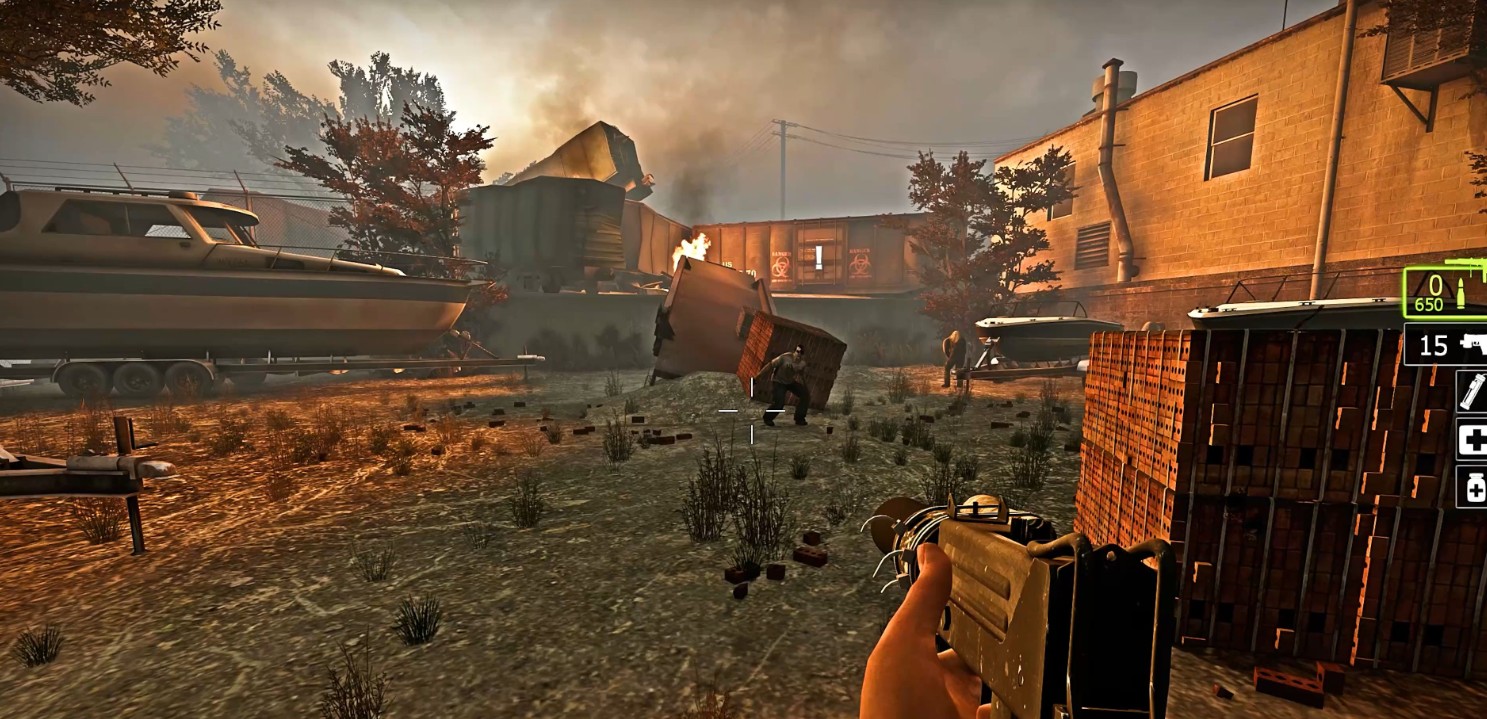
Task: Select the pain pills bottle slot
Action: [1470, 487]
